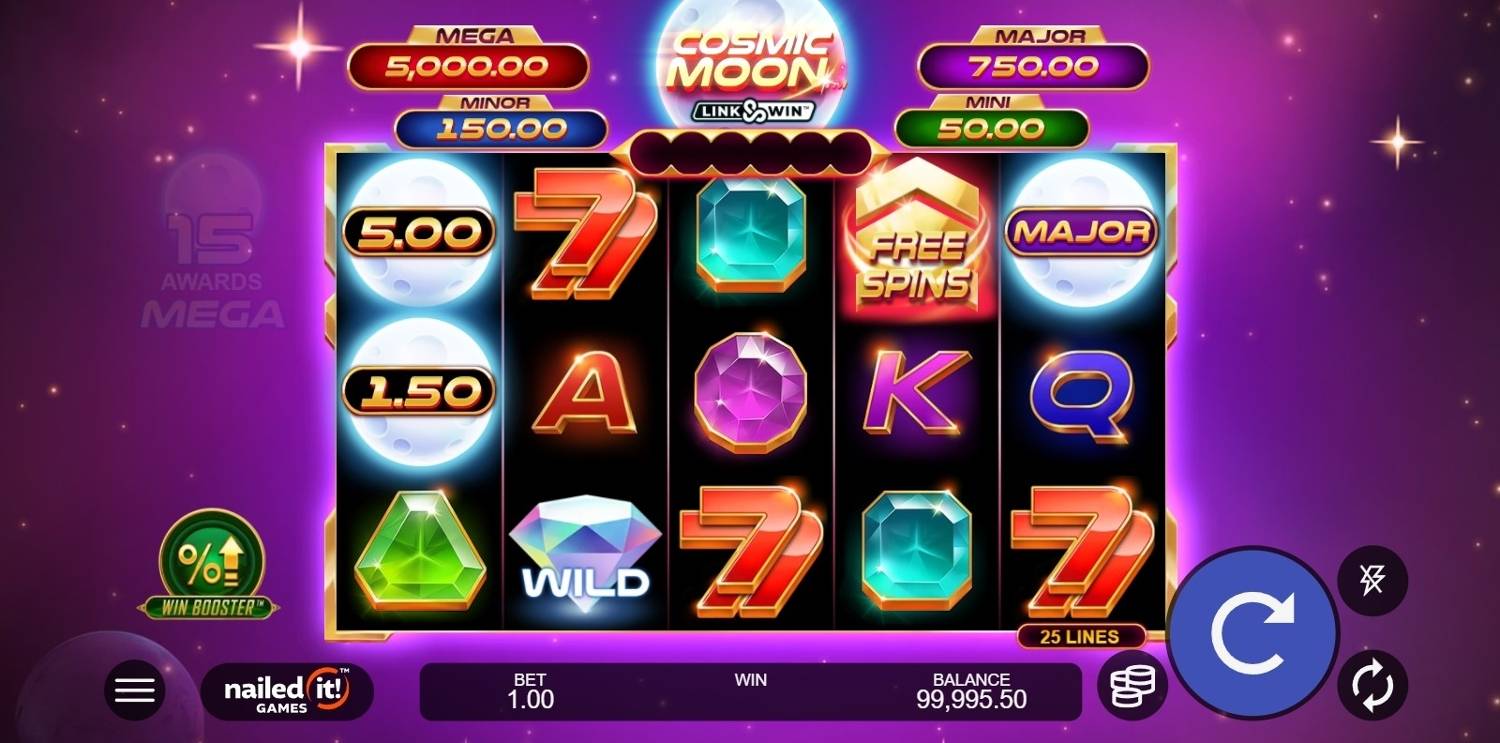Screen dimensions: 1500x743
Task: Spin the reels with the blue button
Action: [x=1253, y=632]
